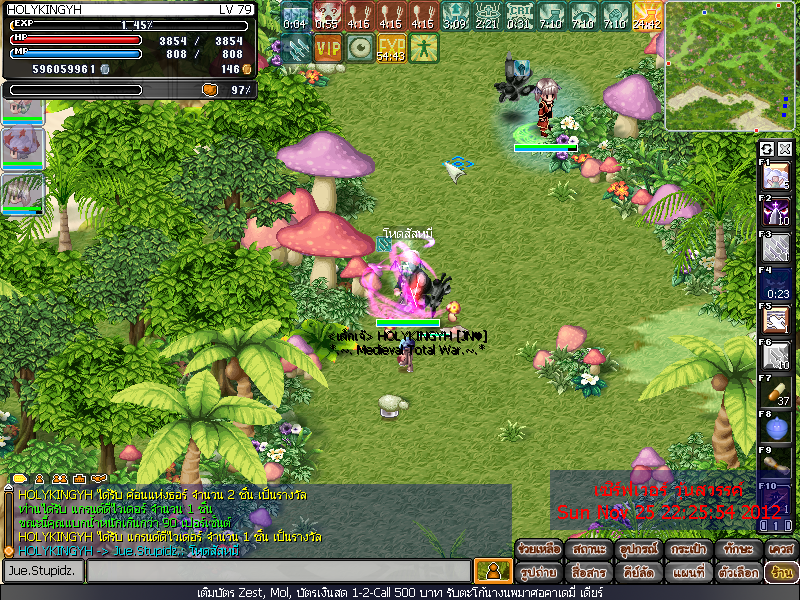This screenshot has width=800, height=600.
Task: Click the orange character icon beside chat box
Action: pos(492,571)
